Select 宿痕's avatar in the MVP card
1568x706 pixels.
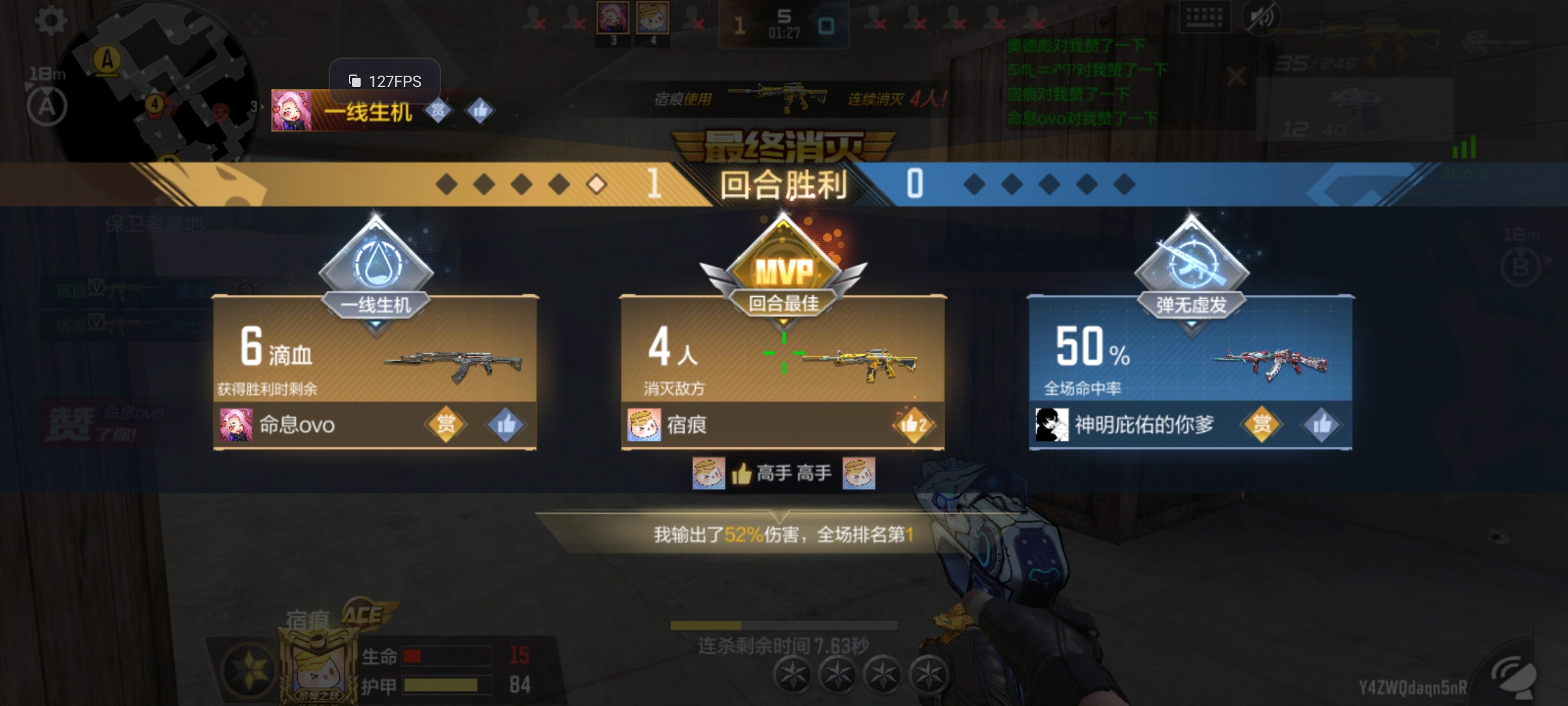pos(644,425)
